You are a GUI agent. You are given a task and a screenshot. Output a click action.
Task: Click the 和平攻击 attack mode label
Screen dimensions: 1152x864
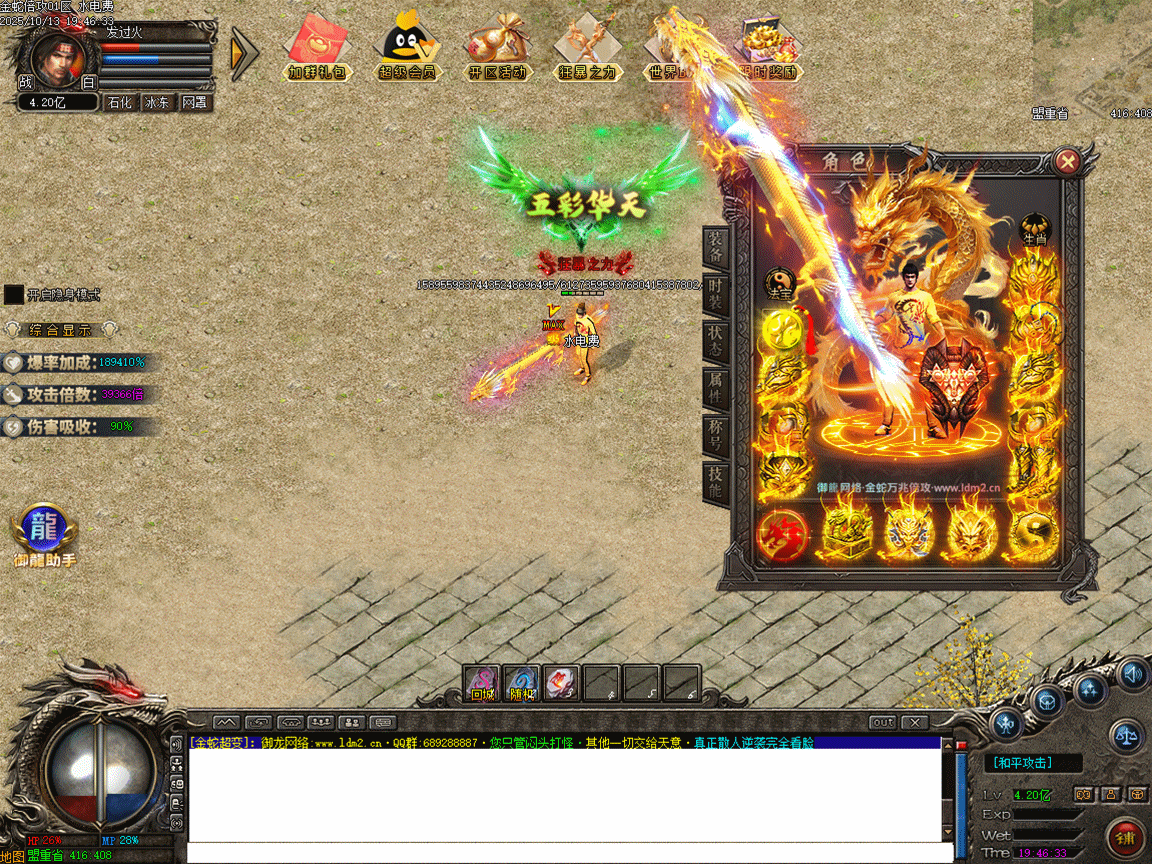point(1020,763)
